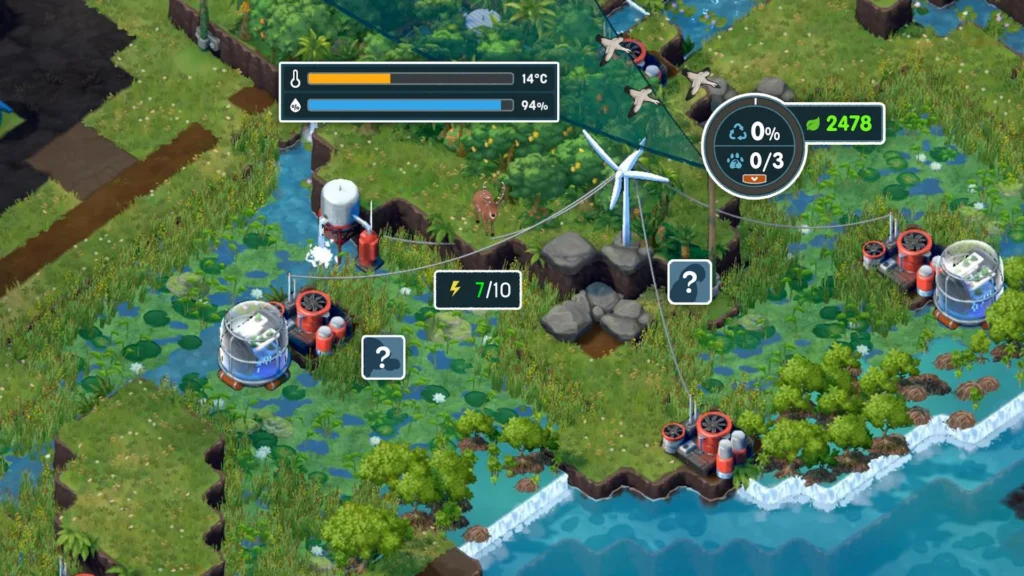Open the question mark marker near the 7/10 power label
Viewport: 1024px width, 576px height.
[x=383, y=357]
